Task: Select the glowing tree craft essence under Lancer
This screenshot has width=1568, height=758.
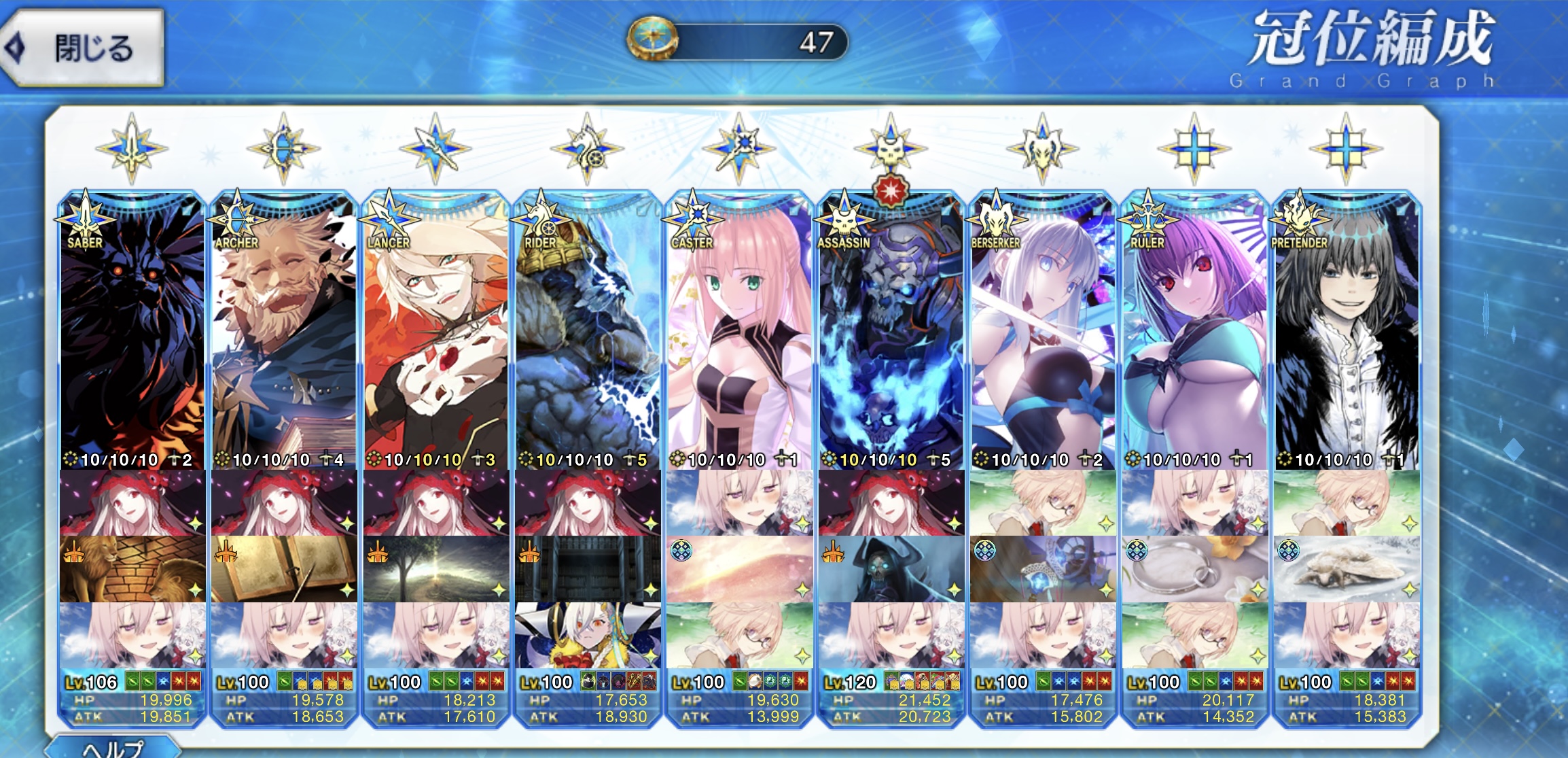Action: [435, 569]
